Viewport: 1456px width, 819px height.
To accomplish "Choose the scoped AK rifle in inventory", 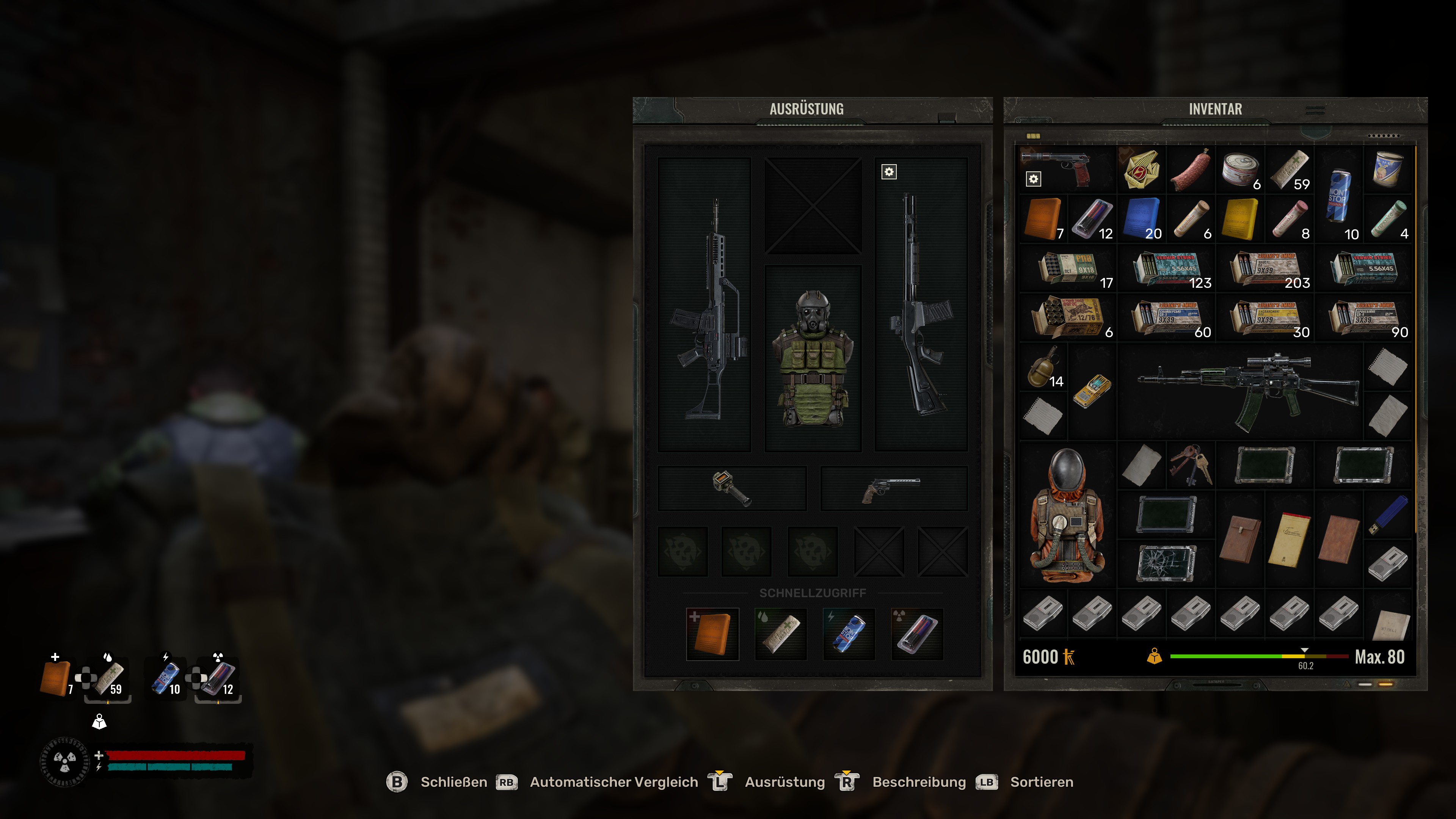I will (1240, 391).
